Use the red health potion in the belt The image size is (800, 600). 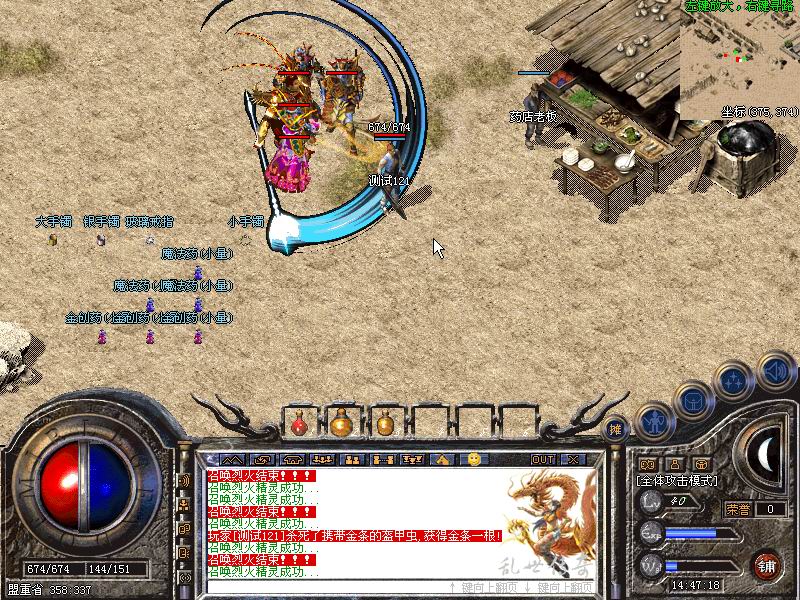(x=299, y=424)
